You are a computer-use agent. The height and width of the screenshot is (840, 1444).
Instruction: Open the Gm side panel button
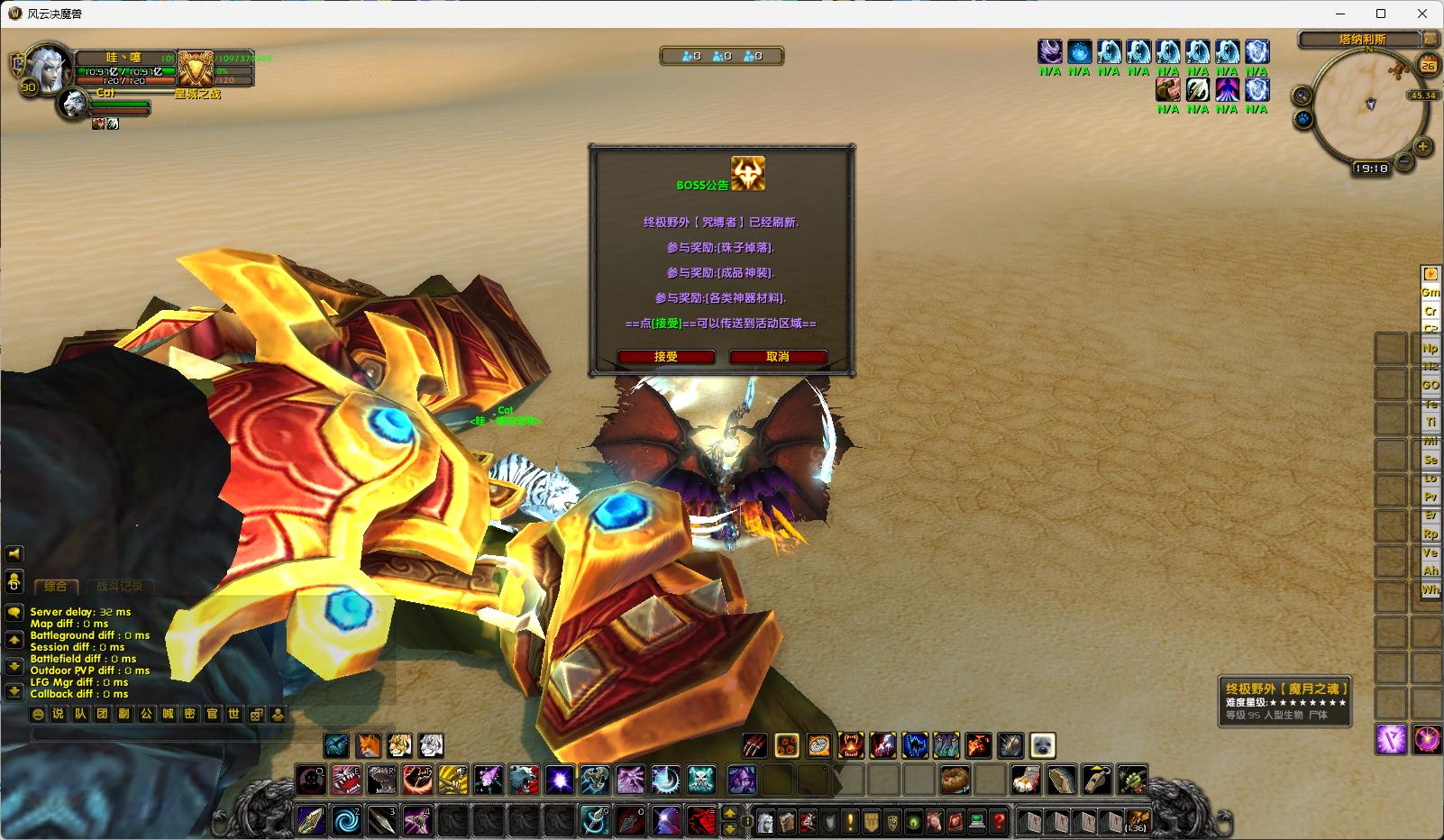[1430, 292]
